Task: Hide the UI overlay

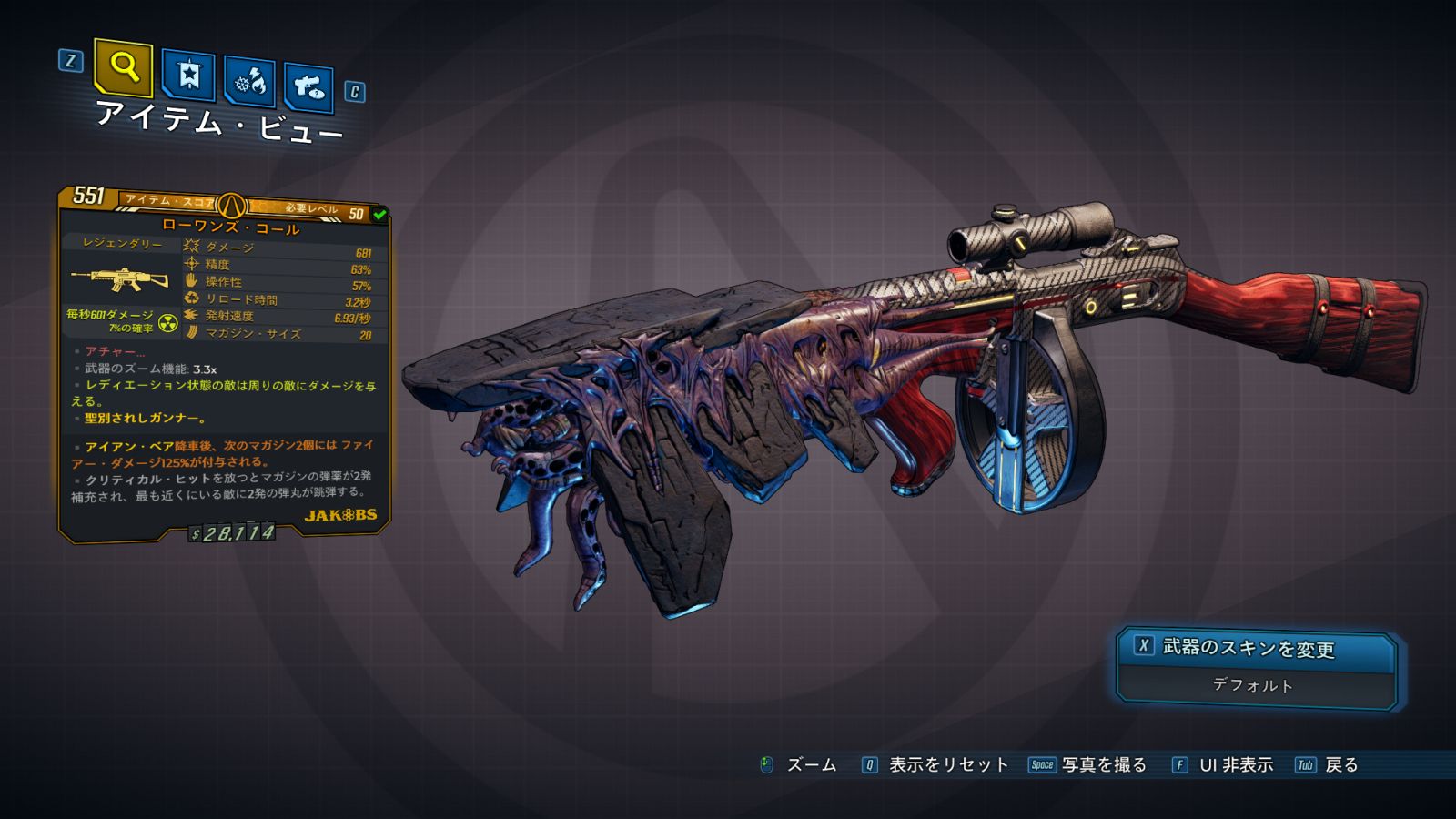Action: click(x=1222, y=765)
